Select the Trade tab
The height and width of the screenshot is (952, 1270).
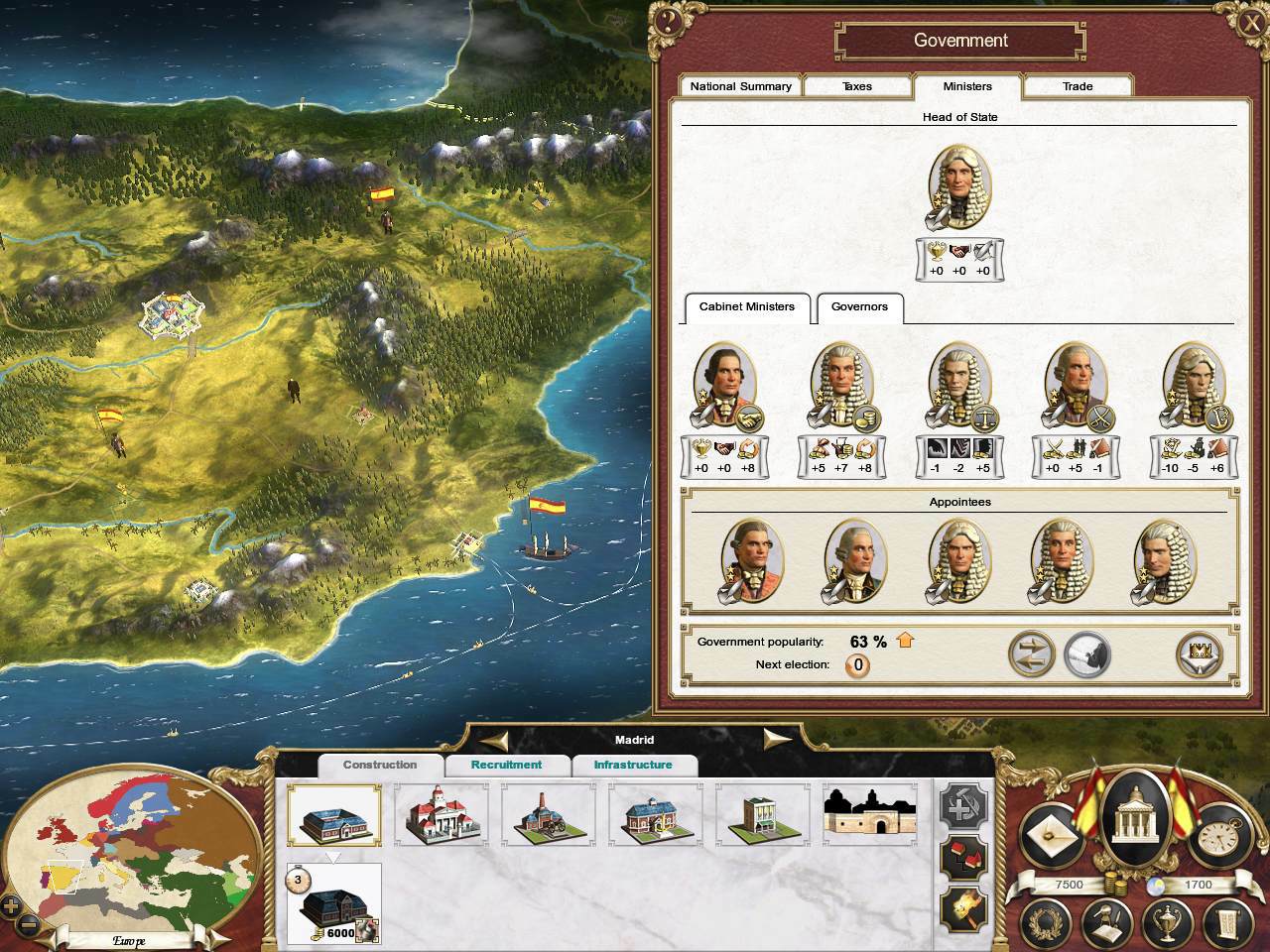(x=1078, y=86)
